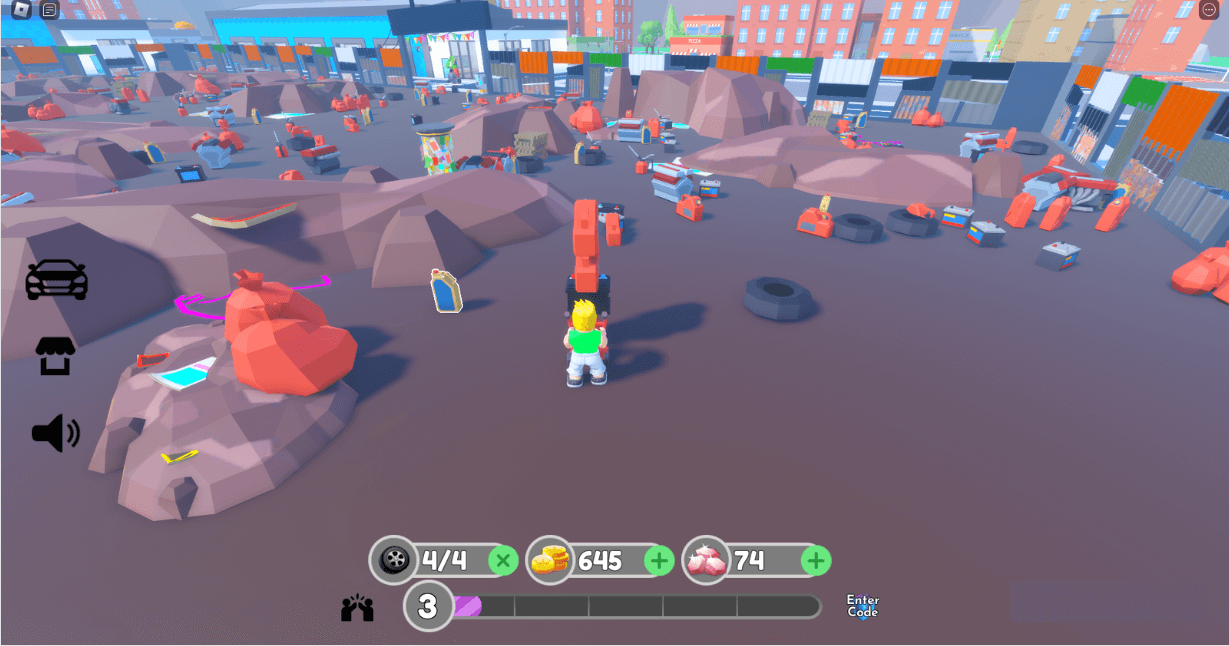Click the green X beside the tire counter

coord(503,561)
